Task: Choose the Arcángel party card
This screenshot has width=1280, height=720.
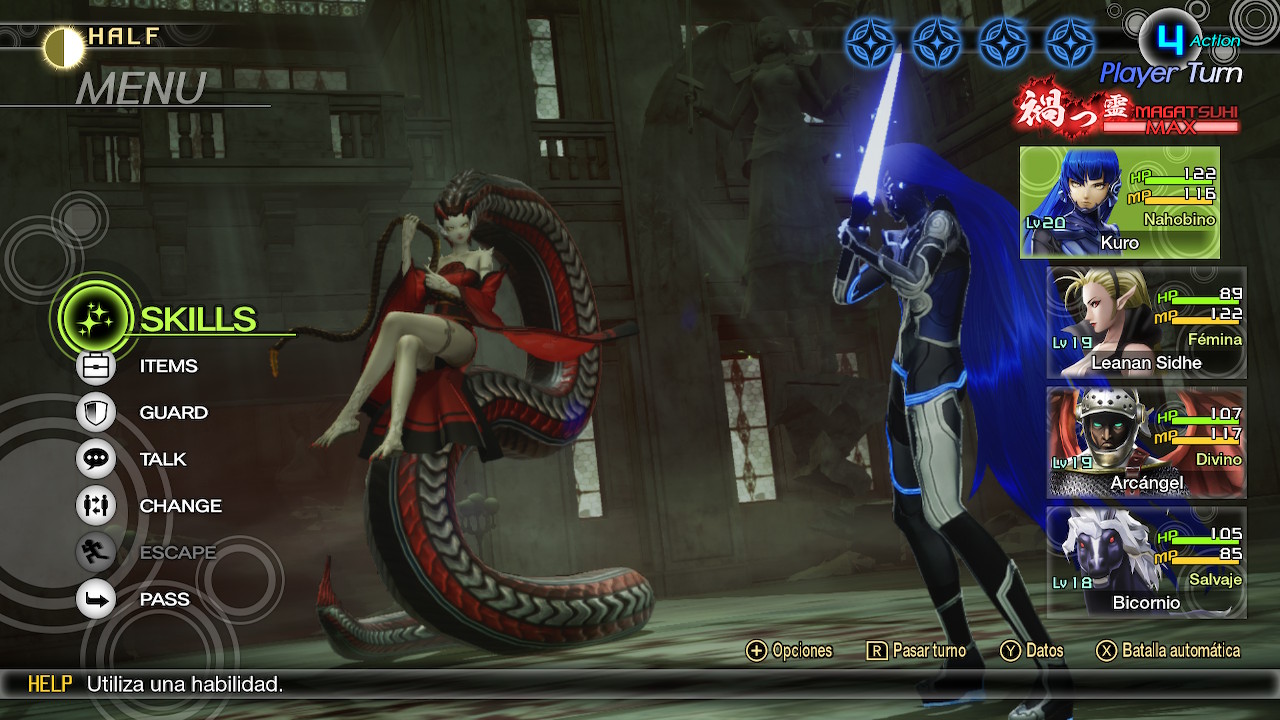Action: click(x=1146, y=443)
